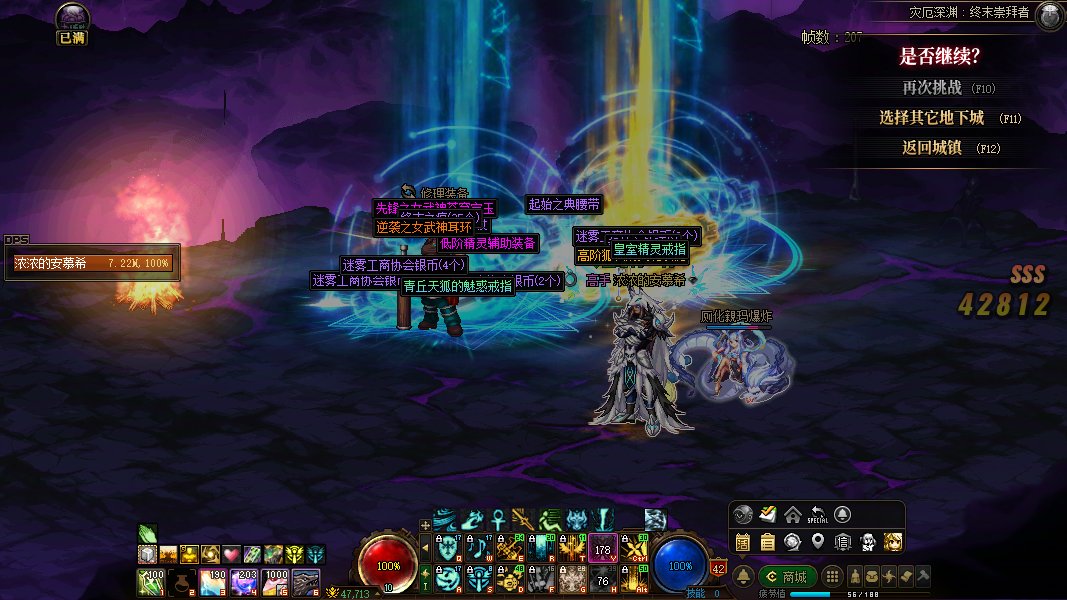Viewport: 1067px width, 600px height.
Task: Click the map pin location icon
Action: tap(818, 542)
